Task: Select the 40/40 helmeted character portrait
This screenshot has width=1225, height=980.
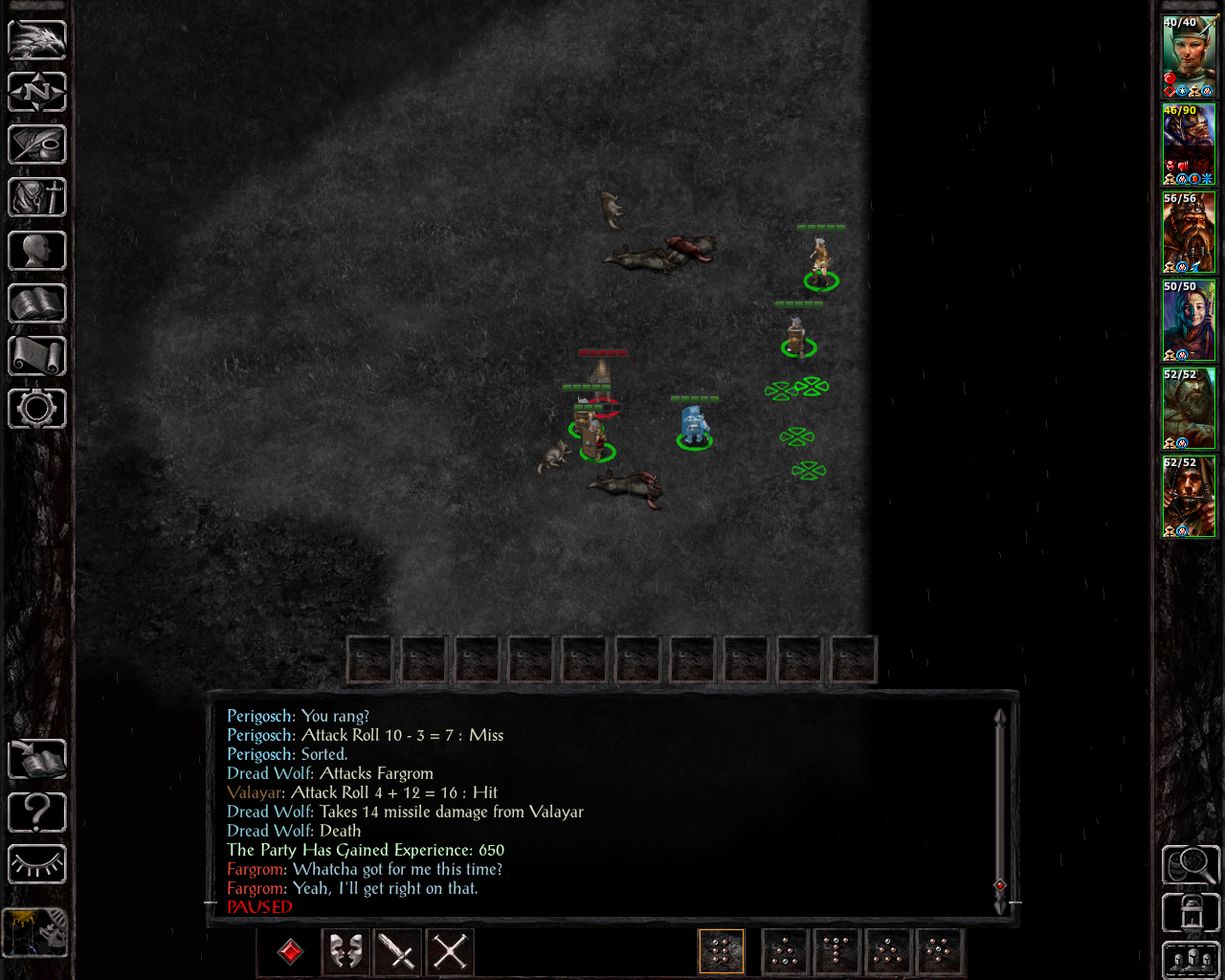Action: click(1189, 56)
